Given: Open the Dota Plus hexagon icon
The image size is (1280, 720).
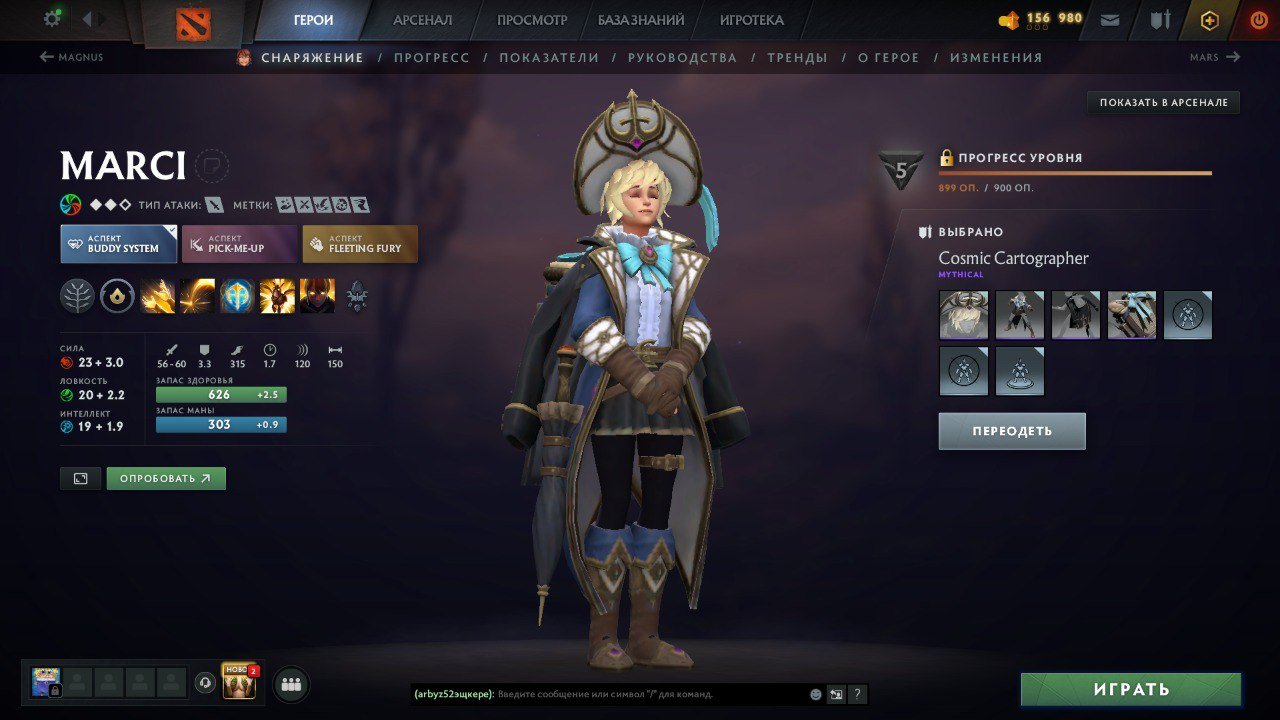Looking at the screenshot, I should [1209, 19].
